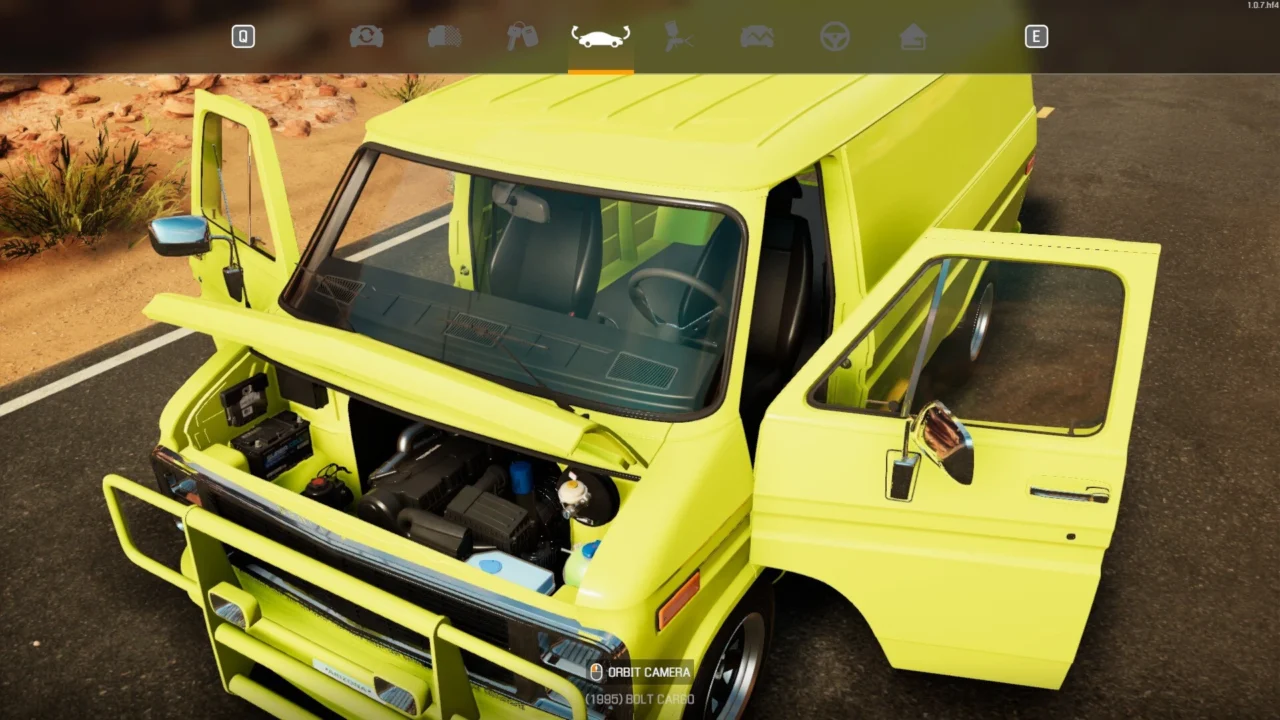Open the steering wheel tab

click(x=835, y=37)
